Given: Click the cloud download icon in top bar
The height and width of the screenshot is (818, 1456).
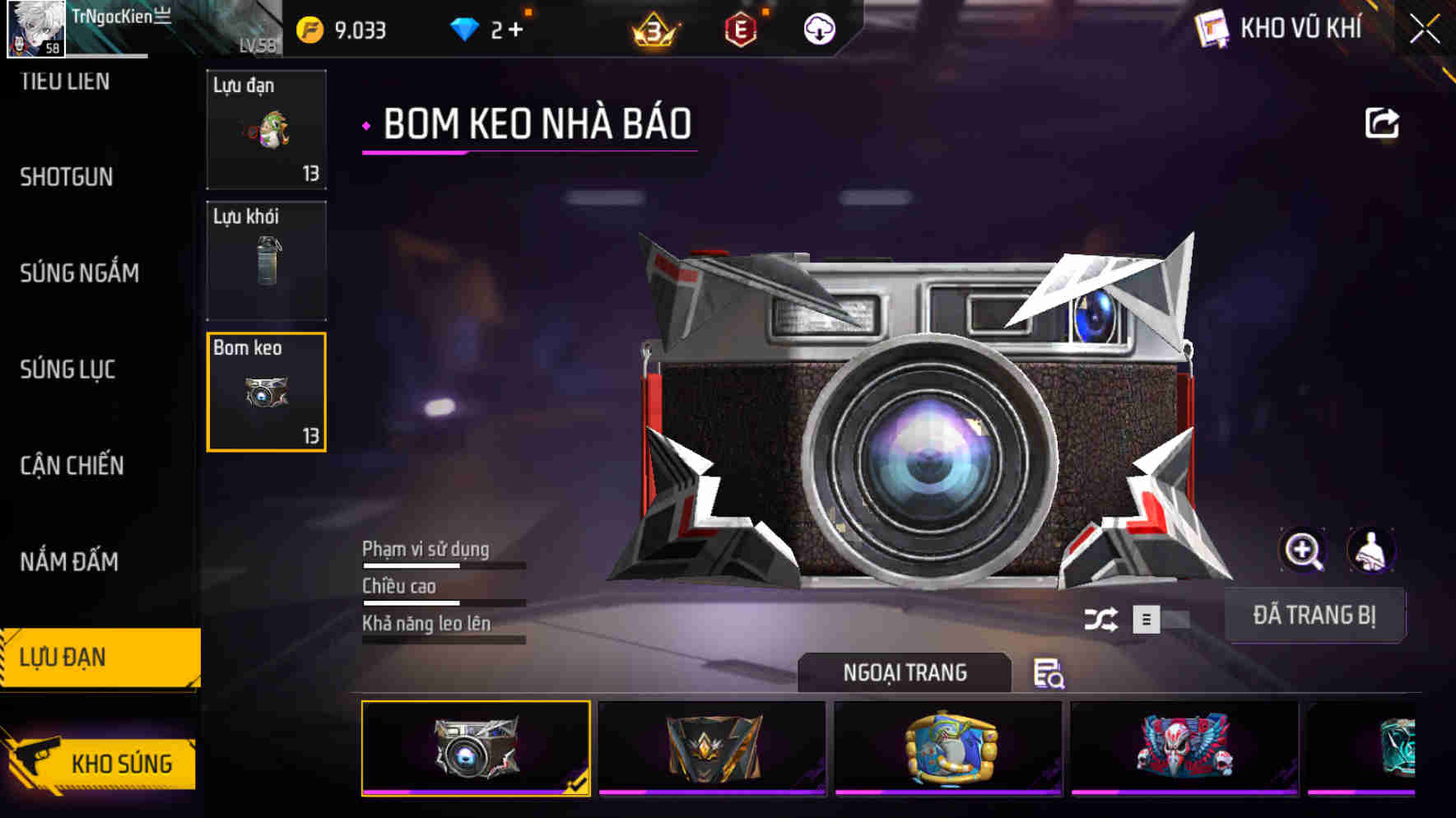Looking at the screenshot, I should pos(818,30).
